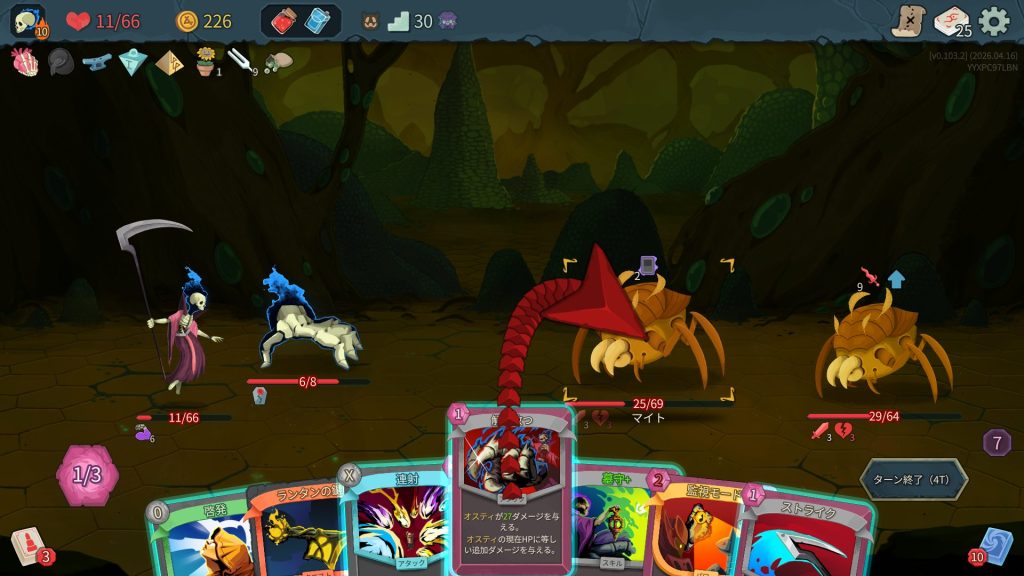The image size is (1024, 576).
Task: Inspect the tuning fork relic
Action: point(241,62)
